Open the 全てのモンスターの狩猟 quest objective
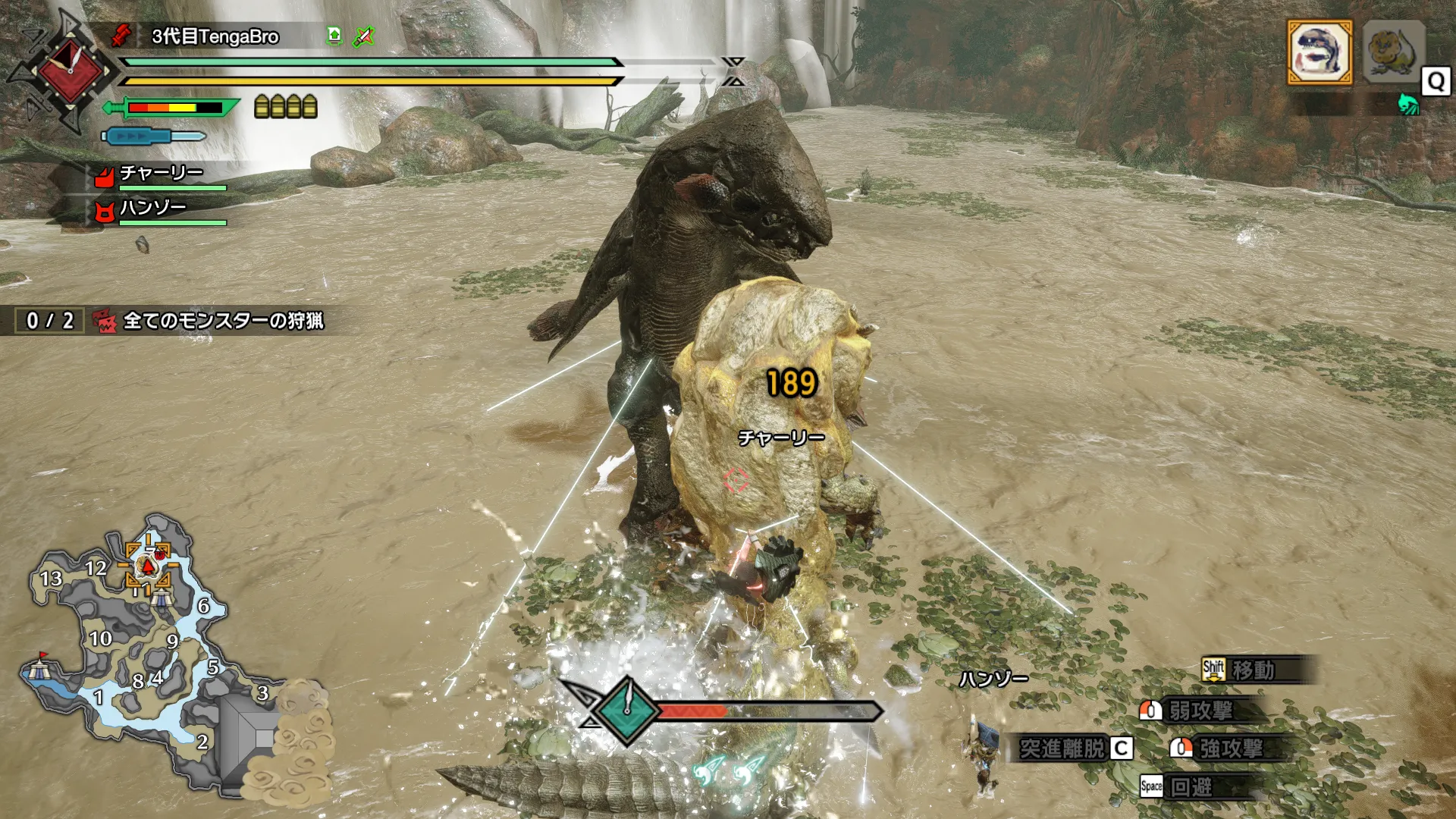The image size is (1456, 819). point(223,321)
